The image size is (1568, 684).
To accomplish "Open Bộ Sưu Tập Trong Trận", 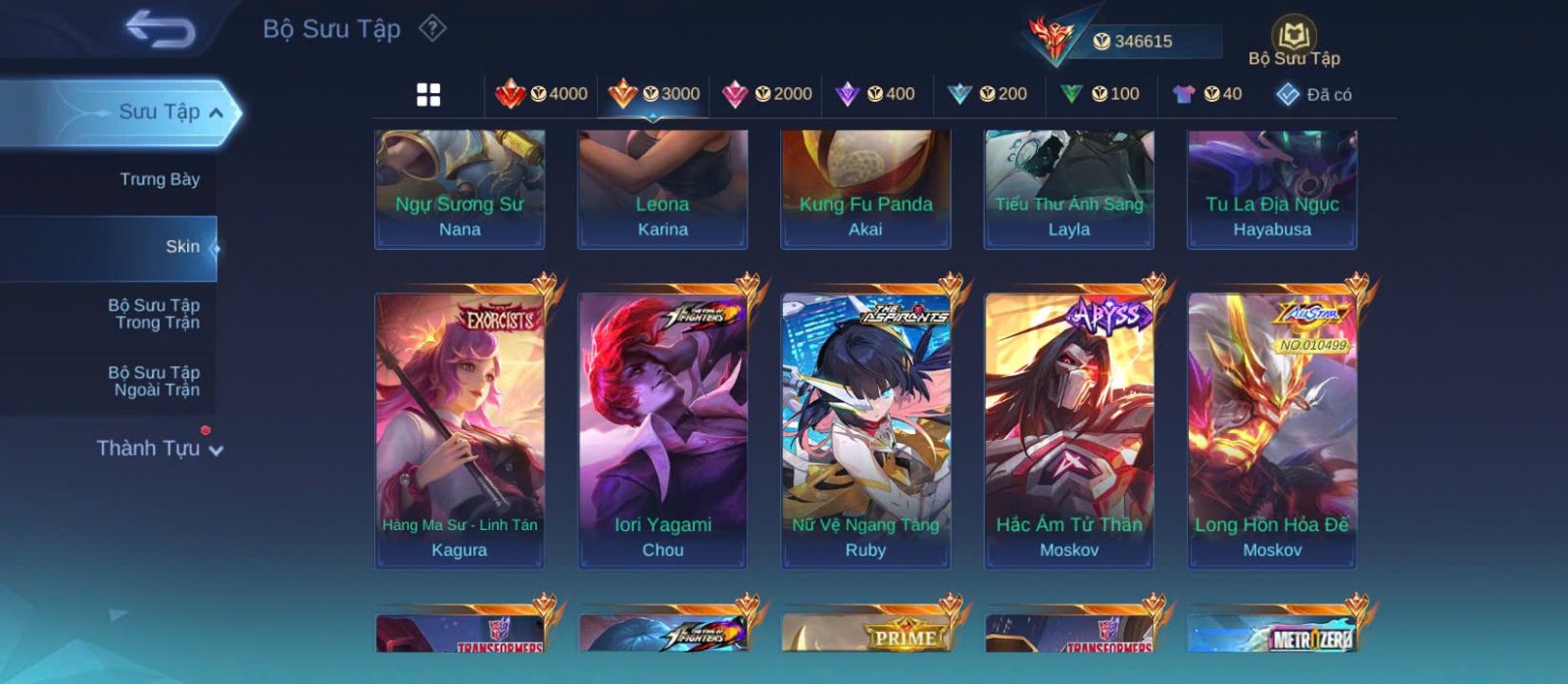I will [x=154, y=314].
